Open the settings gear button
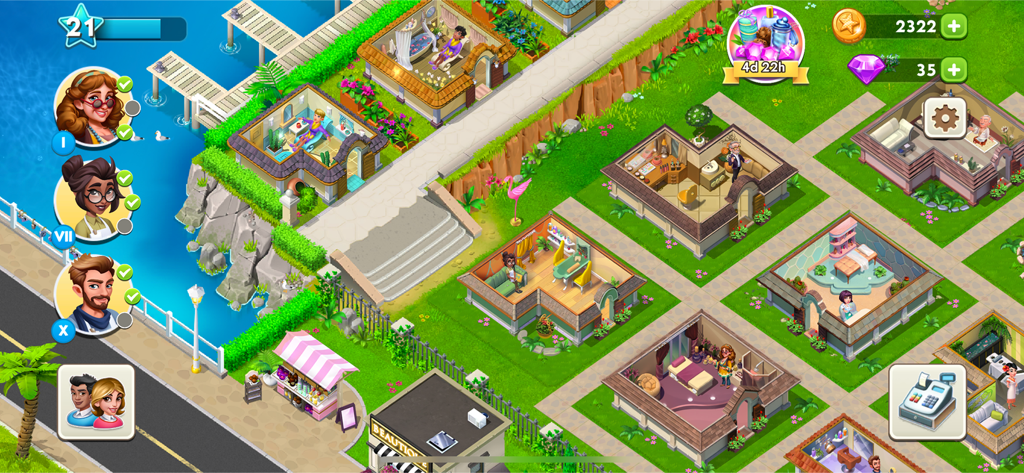This screenshot has height=473, width=1024. point(944,118)
